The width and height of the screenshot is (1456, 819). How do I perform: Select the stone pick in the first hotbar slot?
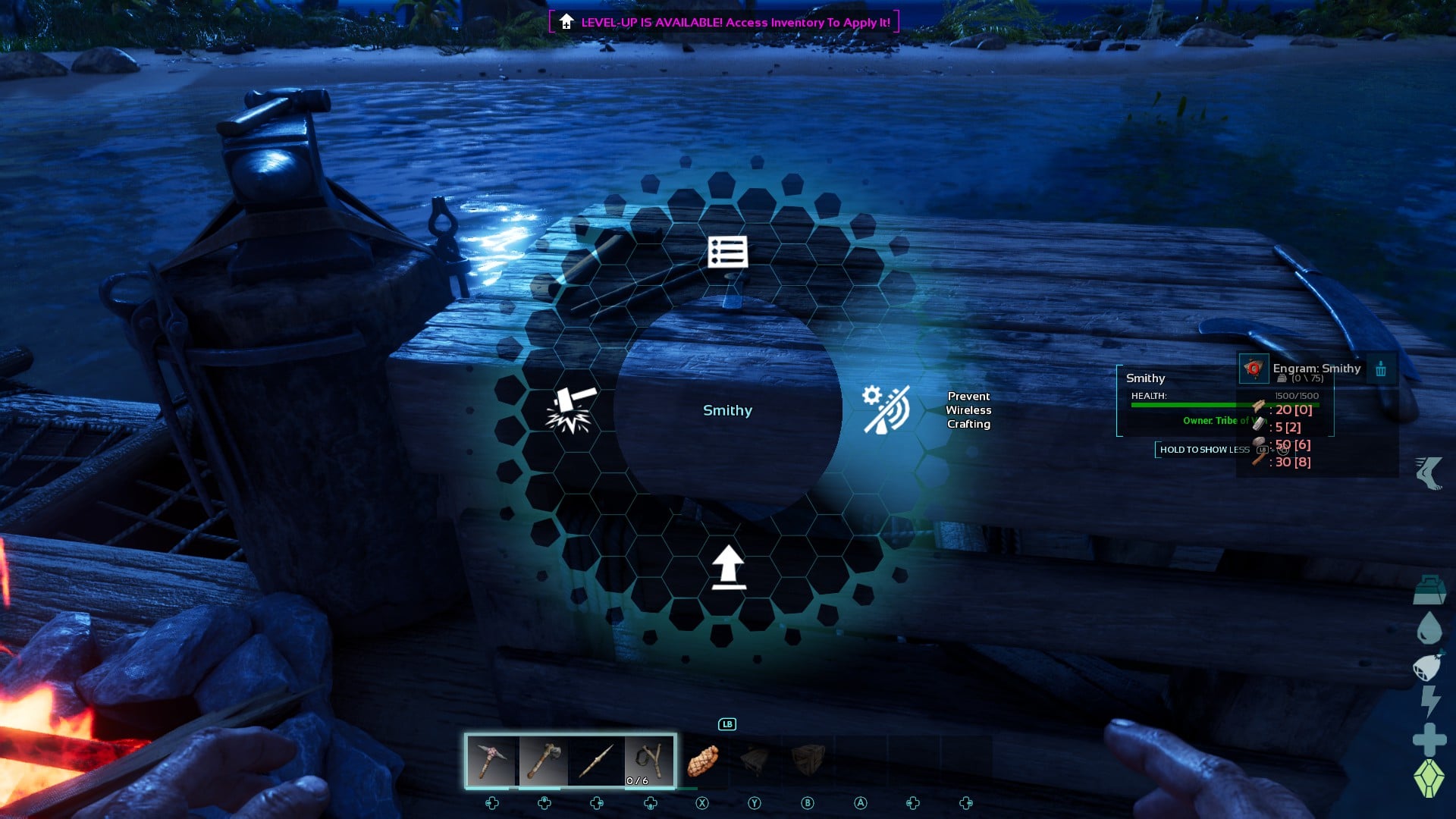[x=493, y=761]
